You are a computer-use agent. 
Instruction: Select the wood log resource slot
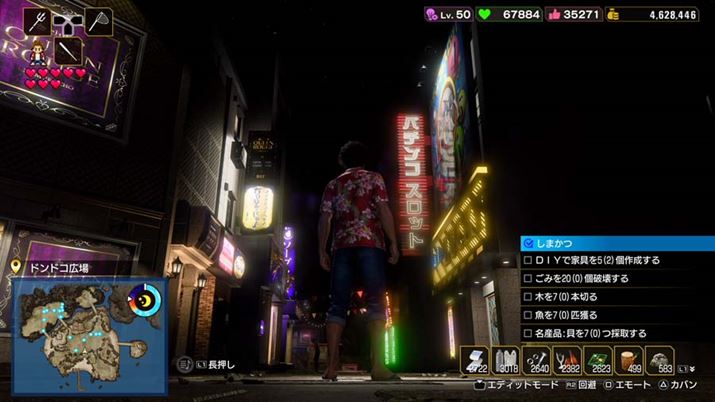628,361
